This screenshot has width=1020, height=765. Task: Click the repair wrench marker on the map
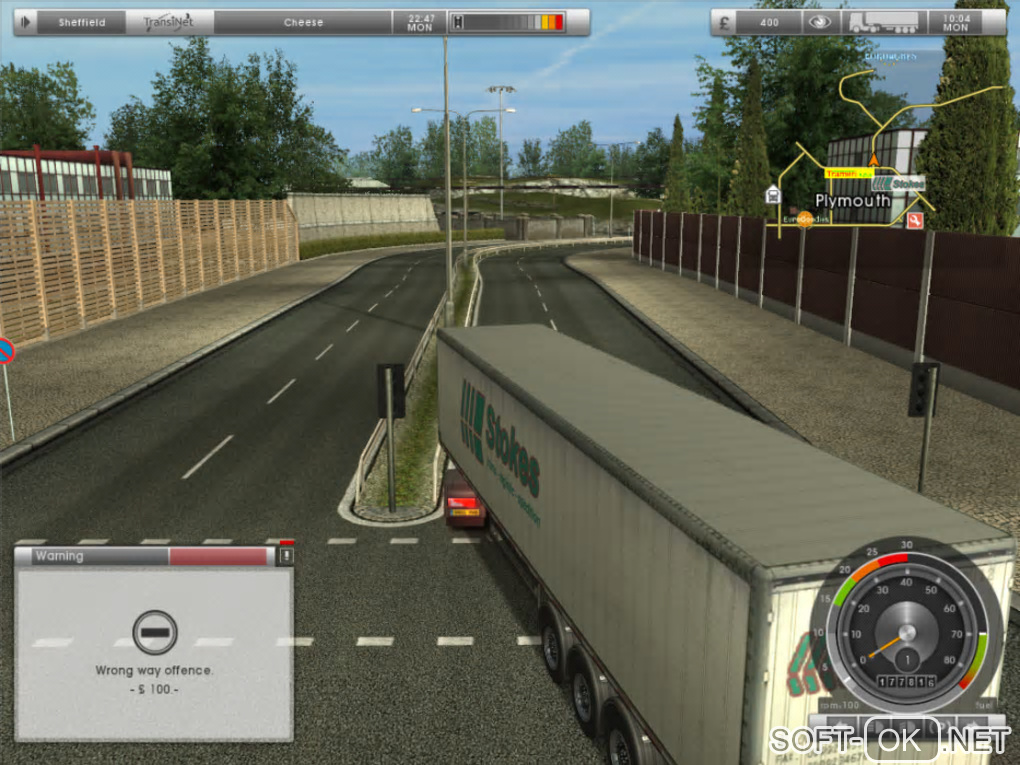pos(914,221)
